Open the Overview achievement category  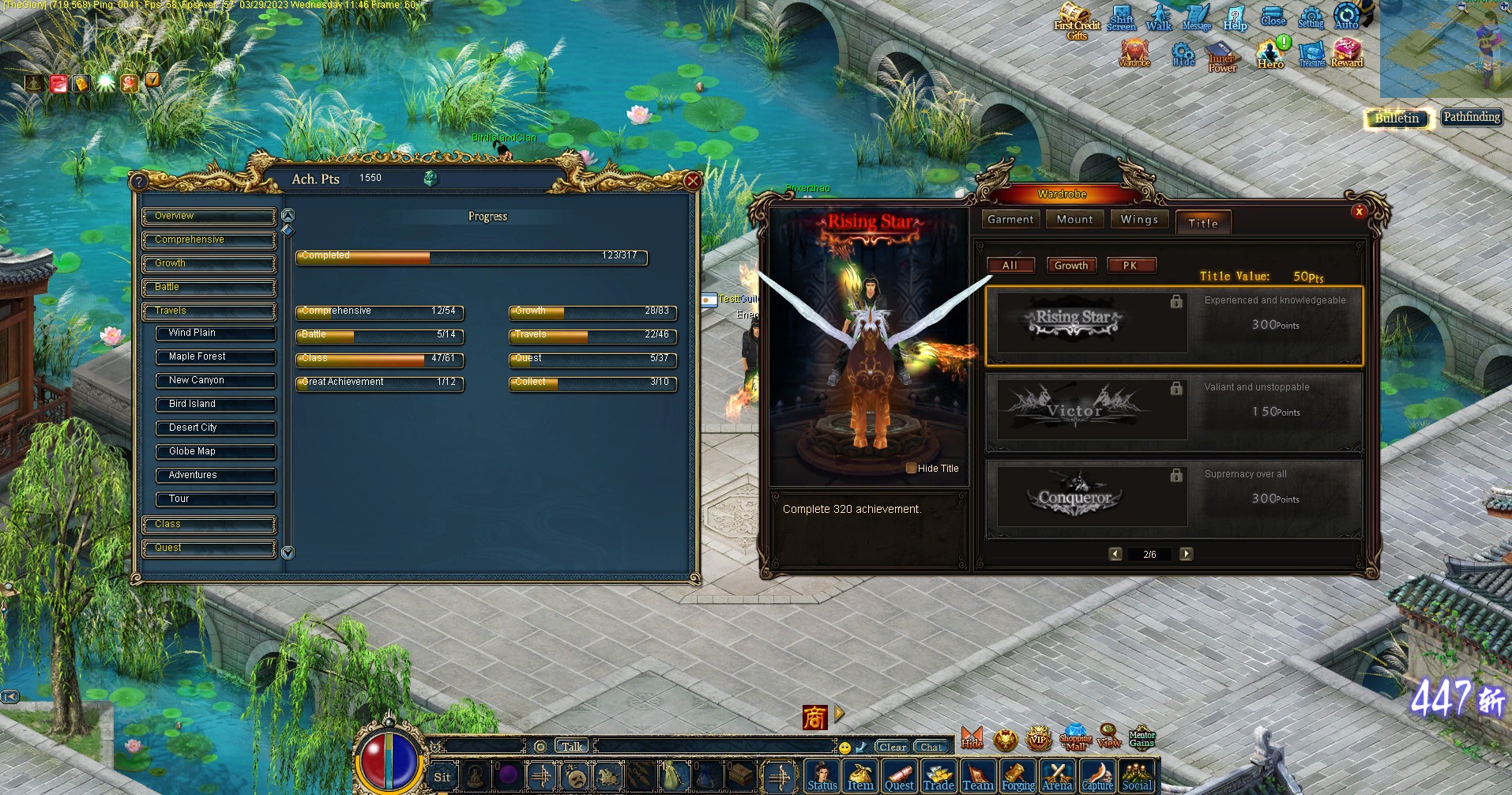(209, 217)
